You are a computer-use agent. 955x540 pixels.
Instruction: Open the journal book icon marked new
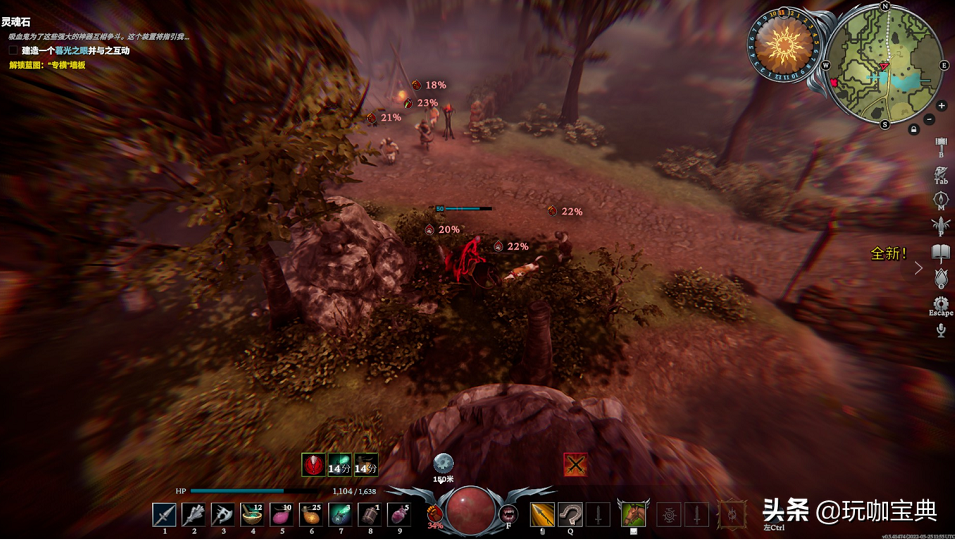[941, 252]
